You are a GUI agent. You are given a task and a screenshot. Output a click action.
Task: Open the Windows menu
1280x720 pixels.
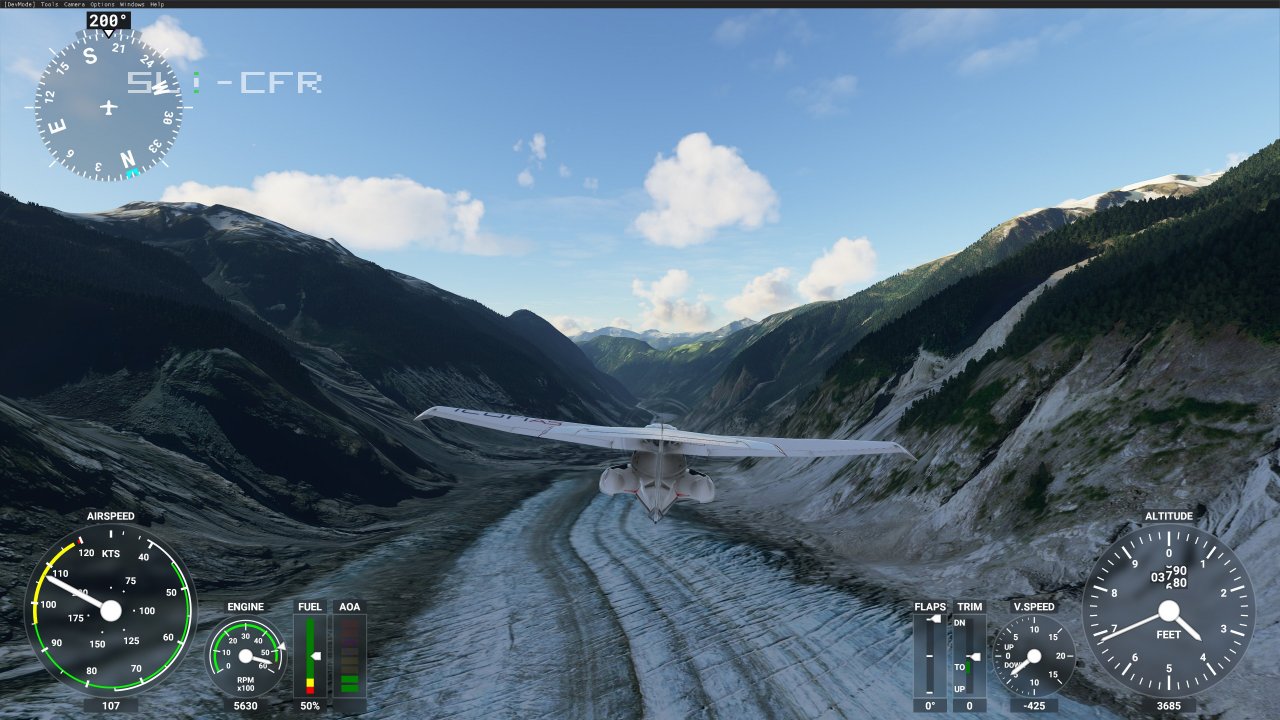[132, 4]
